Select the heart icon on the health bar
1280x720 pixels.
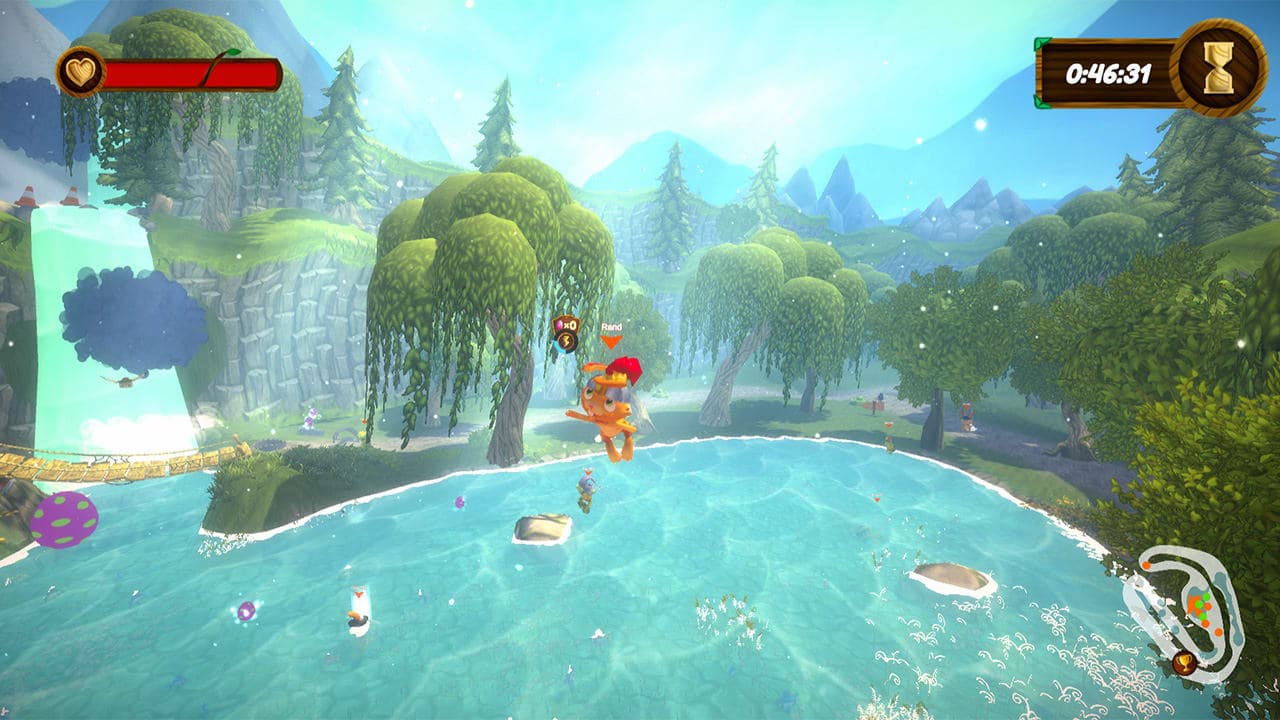83,71
